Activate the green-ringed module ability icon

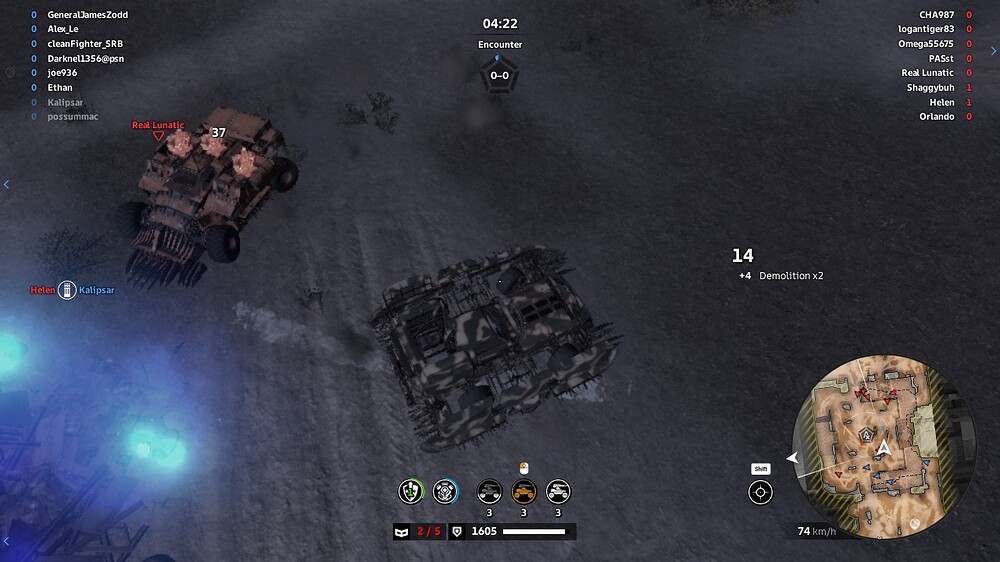coord(411,491)
